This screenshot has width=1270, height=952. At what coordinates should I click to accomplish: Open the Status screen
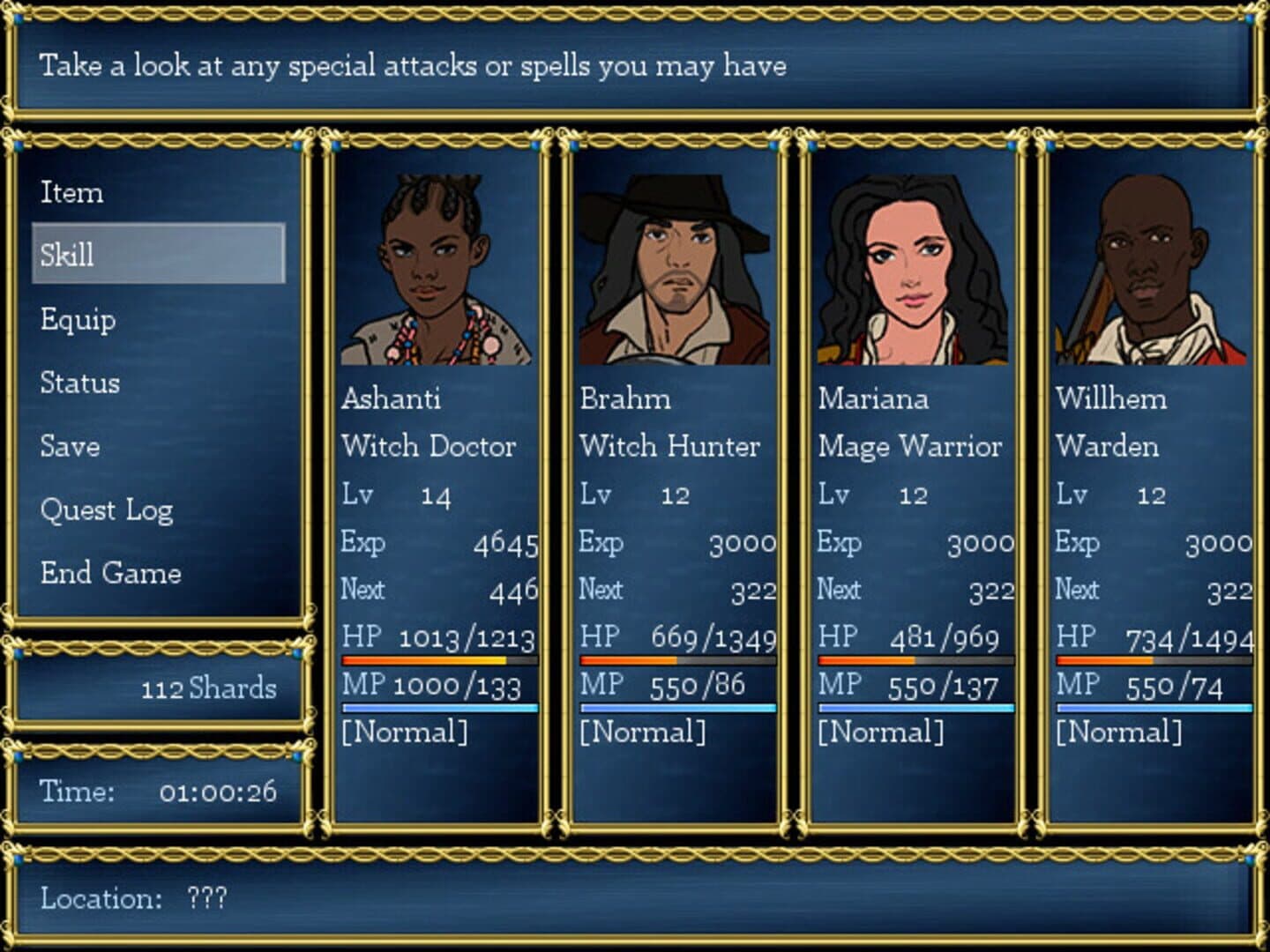click(x=79, y=383)
